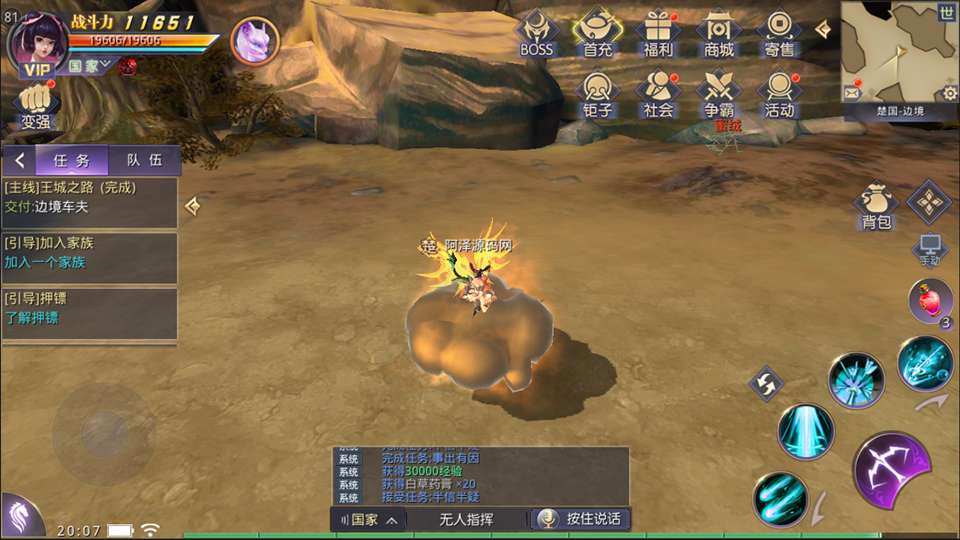
Task: Open the 福利 welfare gift menu
Action: [x=658, y=32]
